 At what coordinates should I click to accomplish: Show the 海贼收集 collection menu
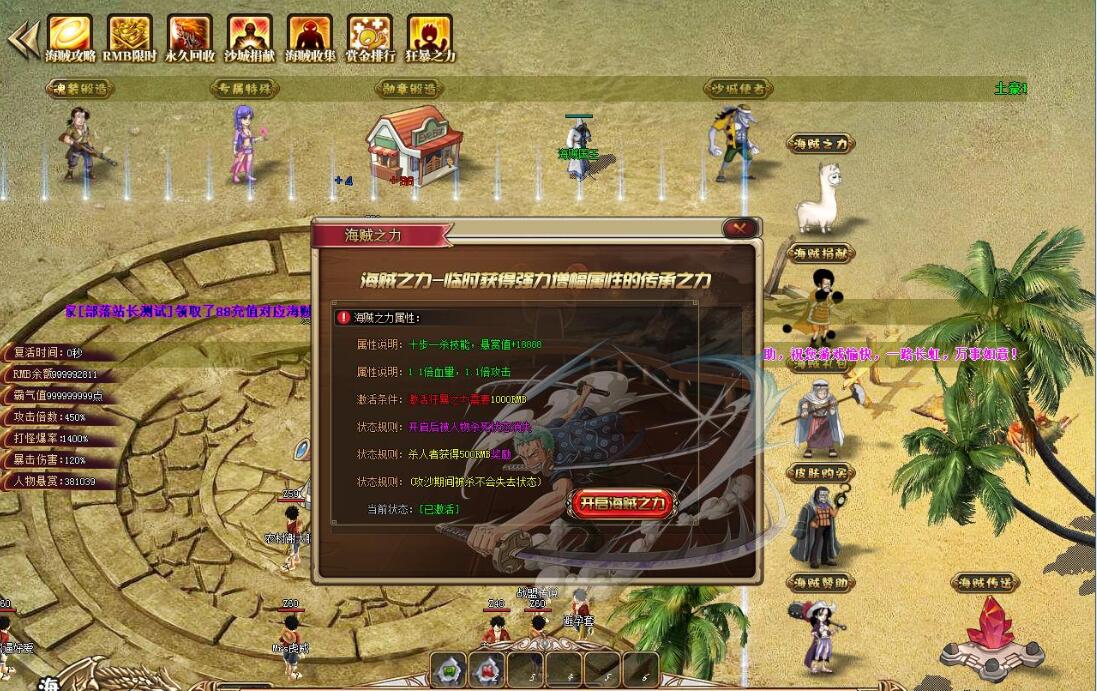(310, 35)
